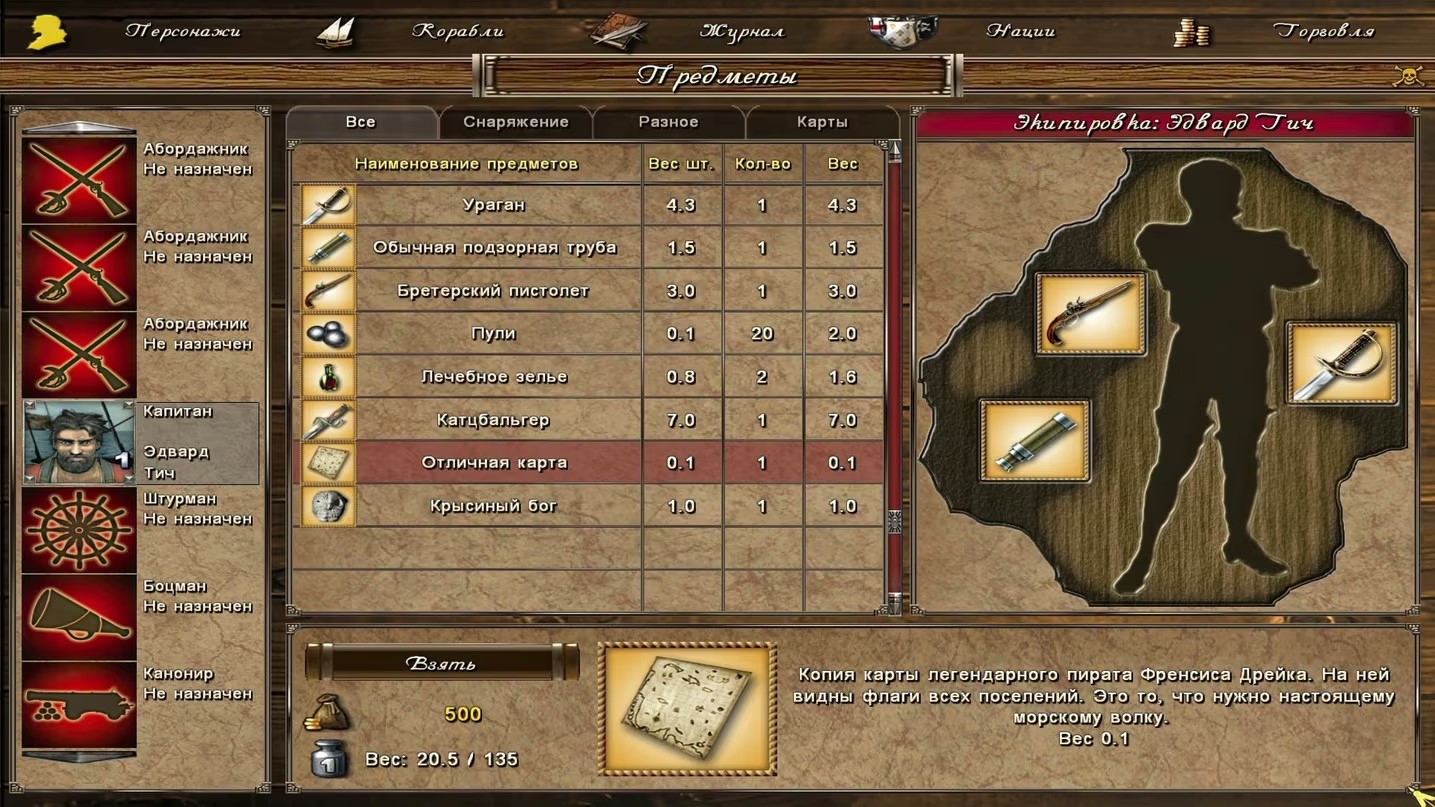This screenshot has height=807, width=1435.
Task: Open the Карты tab
Action: point(822,122)
